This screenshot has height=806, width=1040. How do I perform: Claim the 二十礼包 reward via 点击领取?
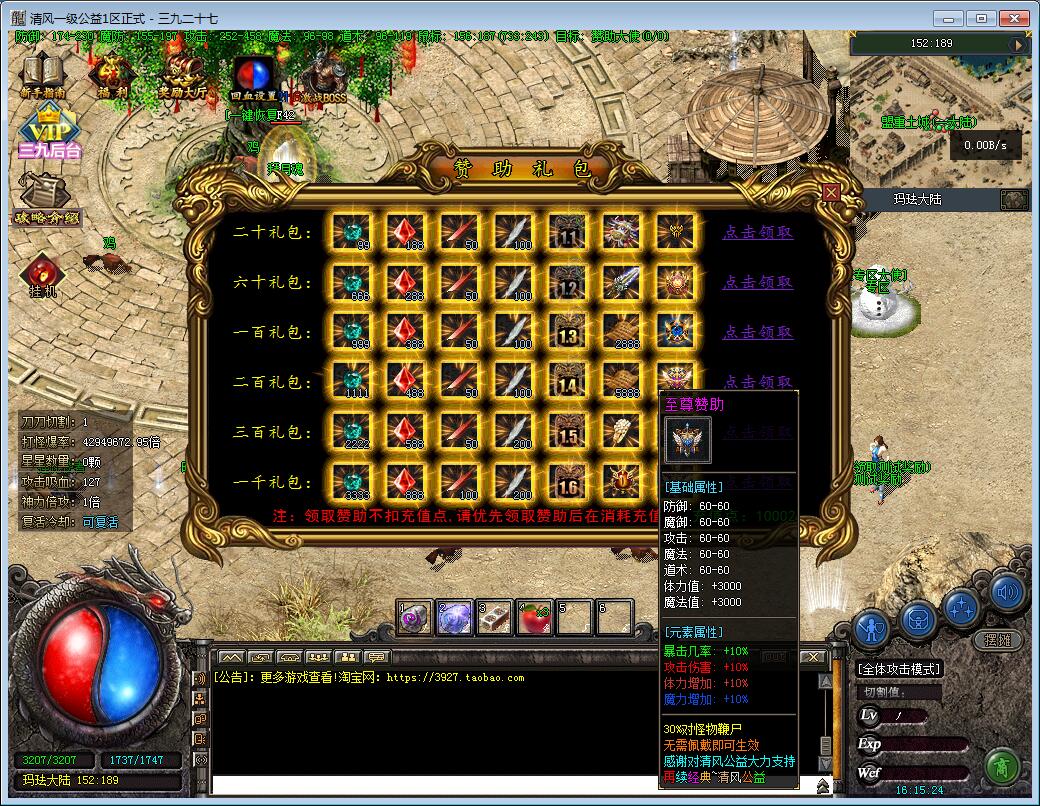click(758, 232)
